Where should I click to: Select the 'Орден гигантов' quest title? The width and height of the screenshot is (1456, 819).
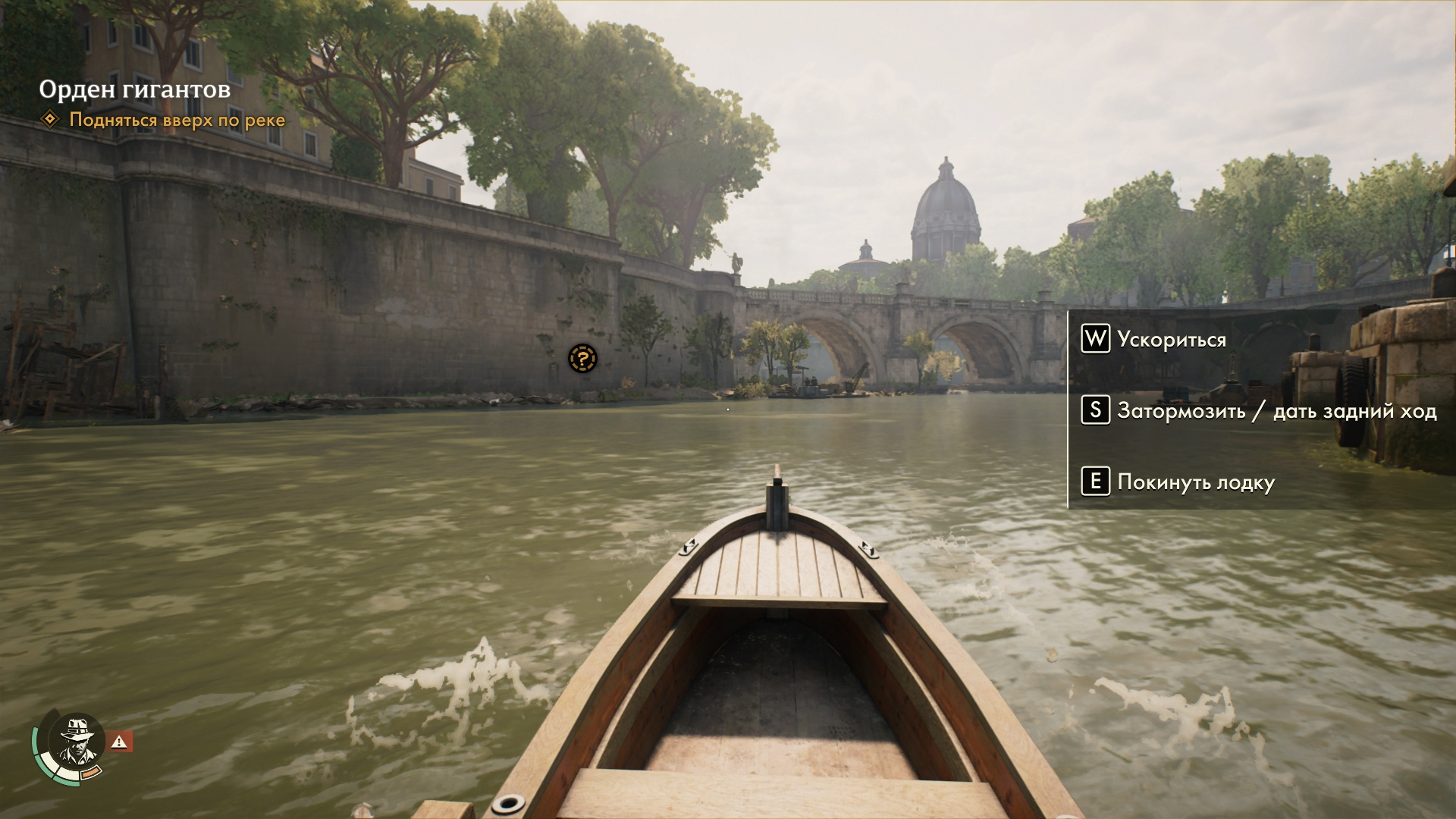tap(135, 89)
